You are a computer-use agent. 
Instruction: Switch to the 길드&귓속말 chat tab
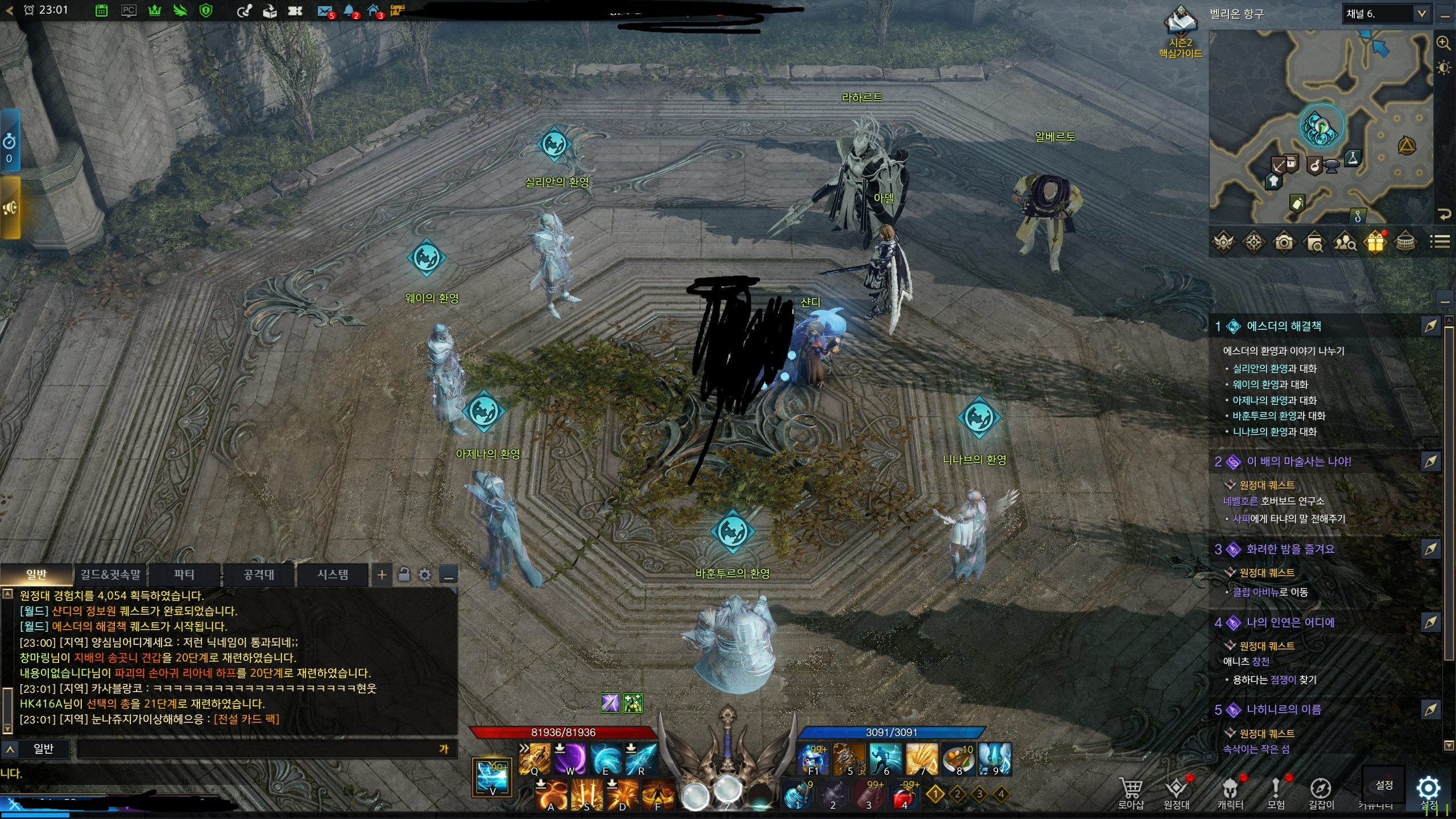(110, 574)
